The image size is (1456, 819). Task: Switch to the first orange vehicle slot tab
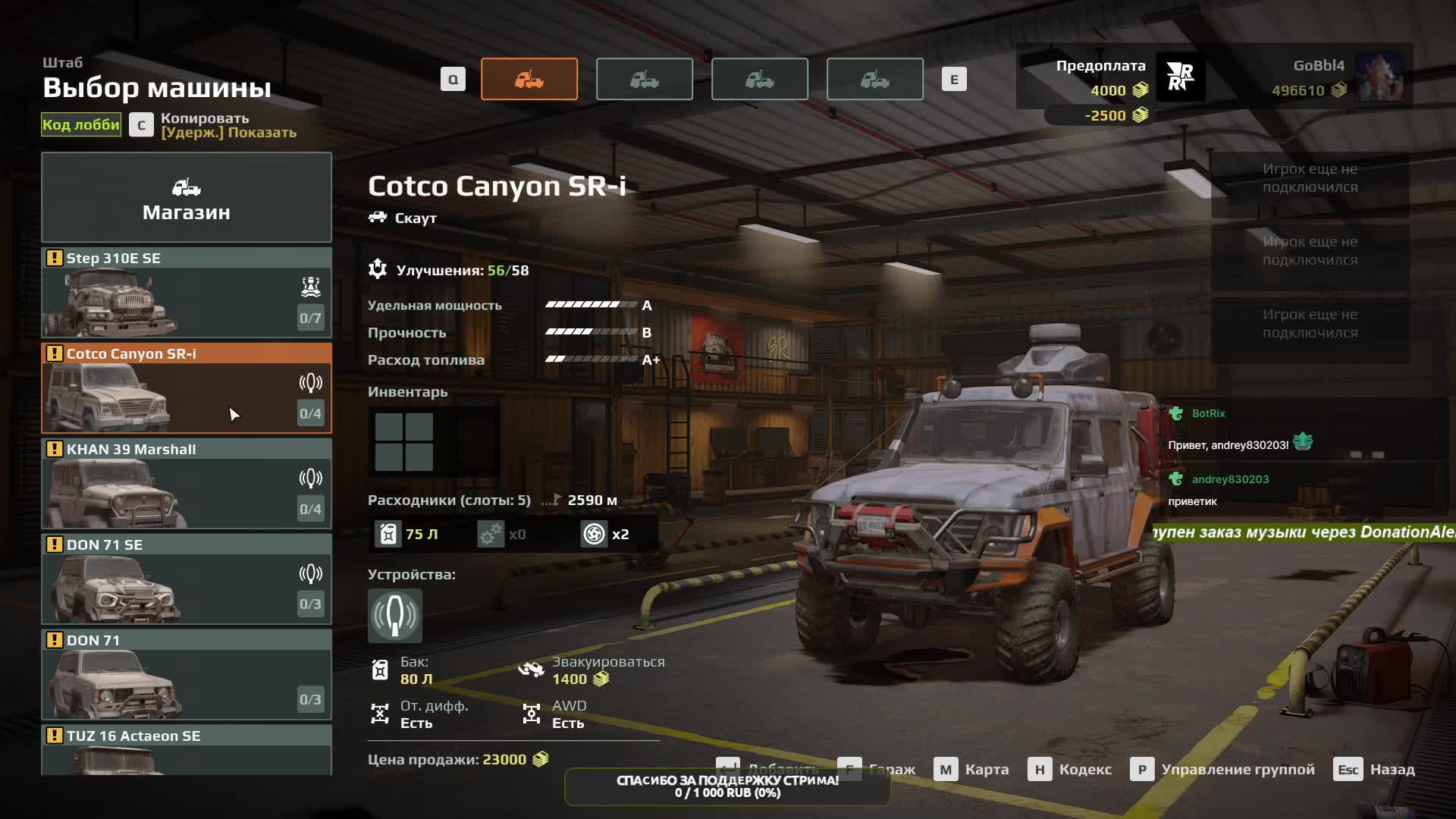529,79
